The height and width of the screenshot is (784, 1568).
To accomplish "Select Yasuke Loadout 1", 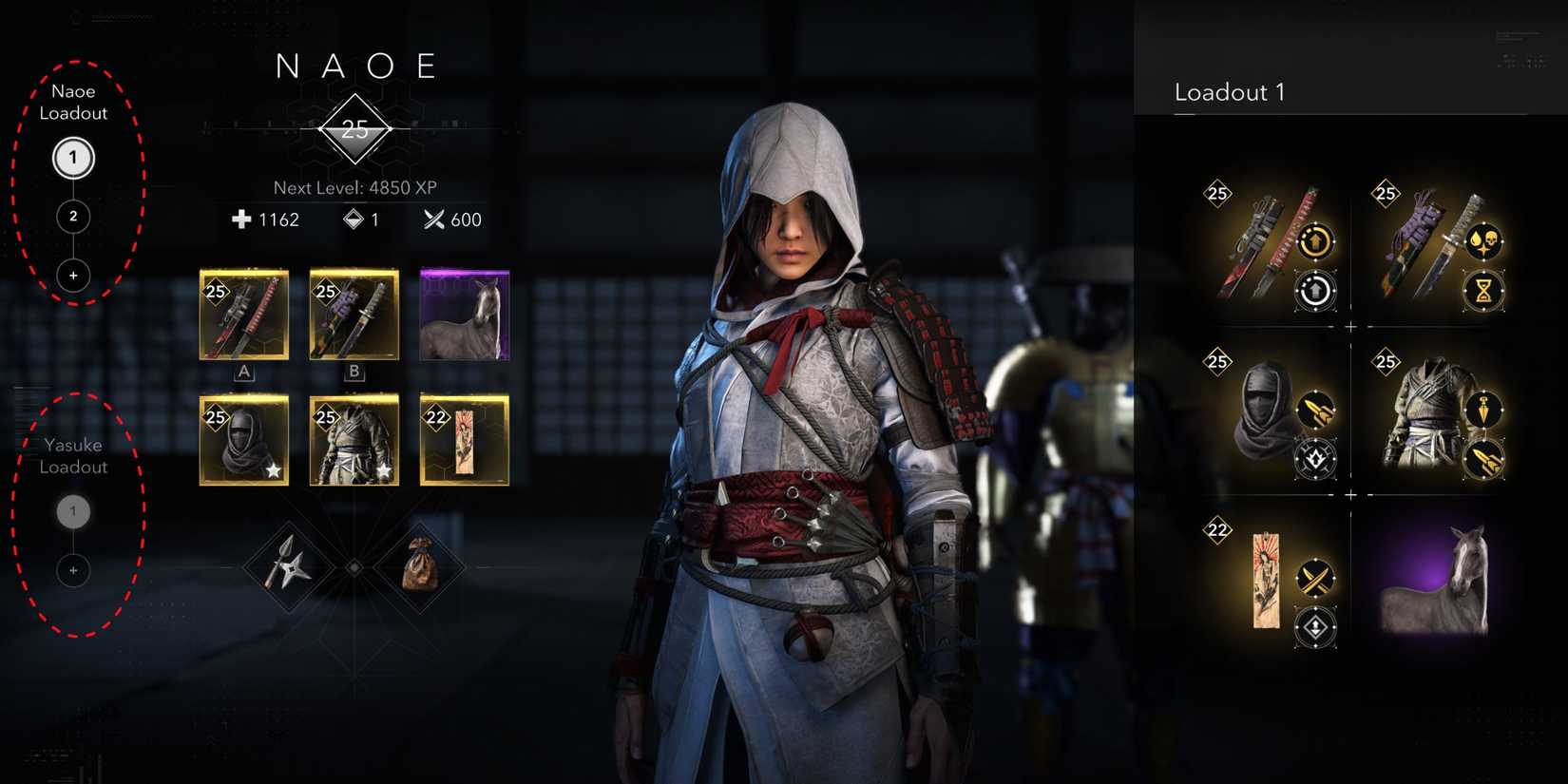I will click(x=73, y=511).
